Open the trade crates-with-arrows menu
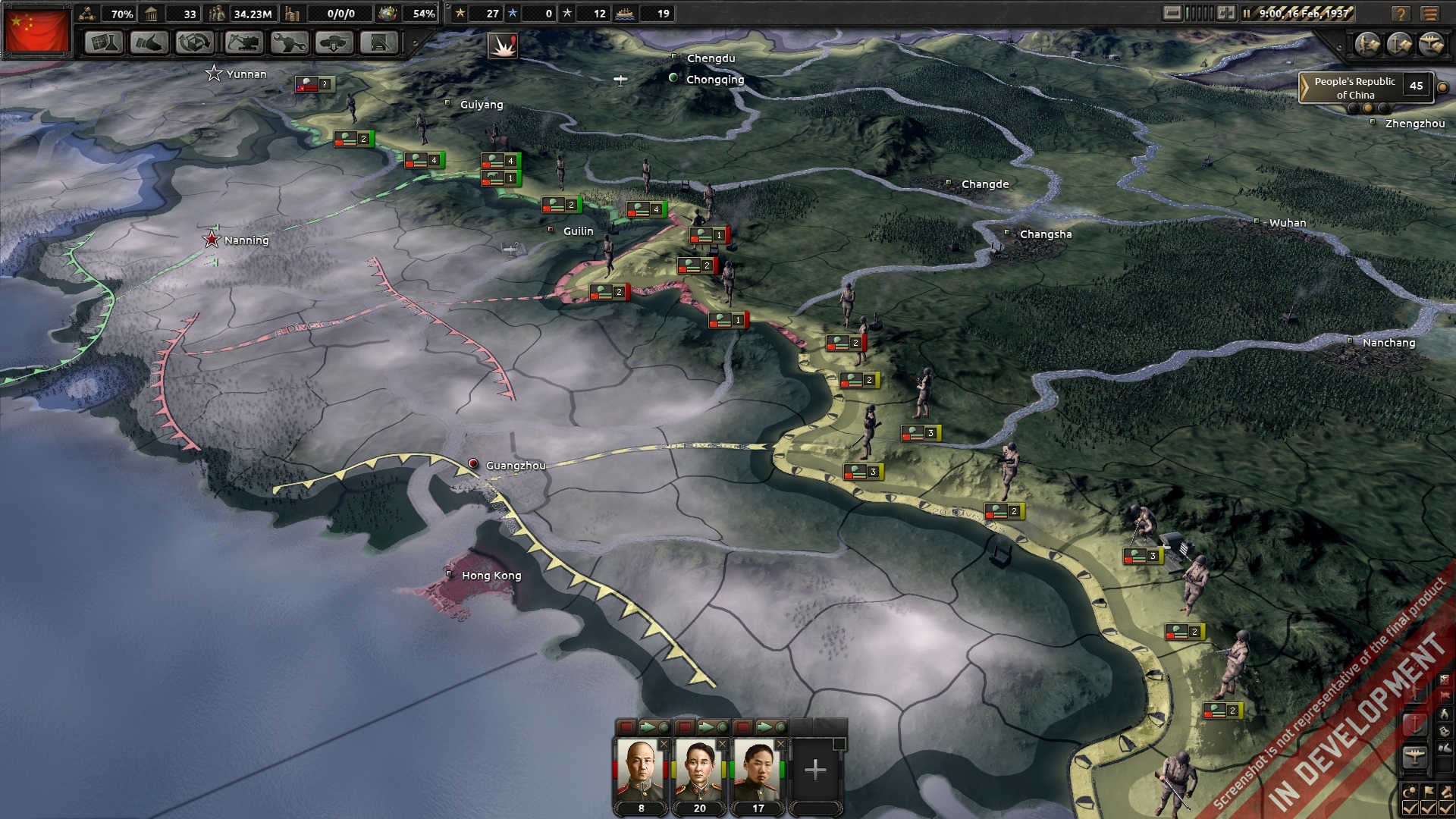Viewport: 1456px width, 819px height. (195, 43)
